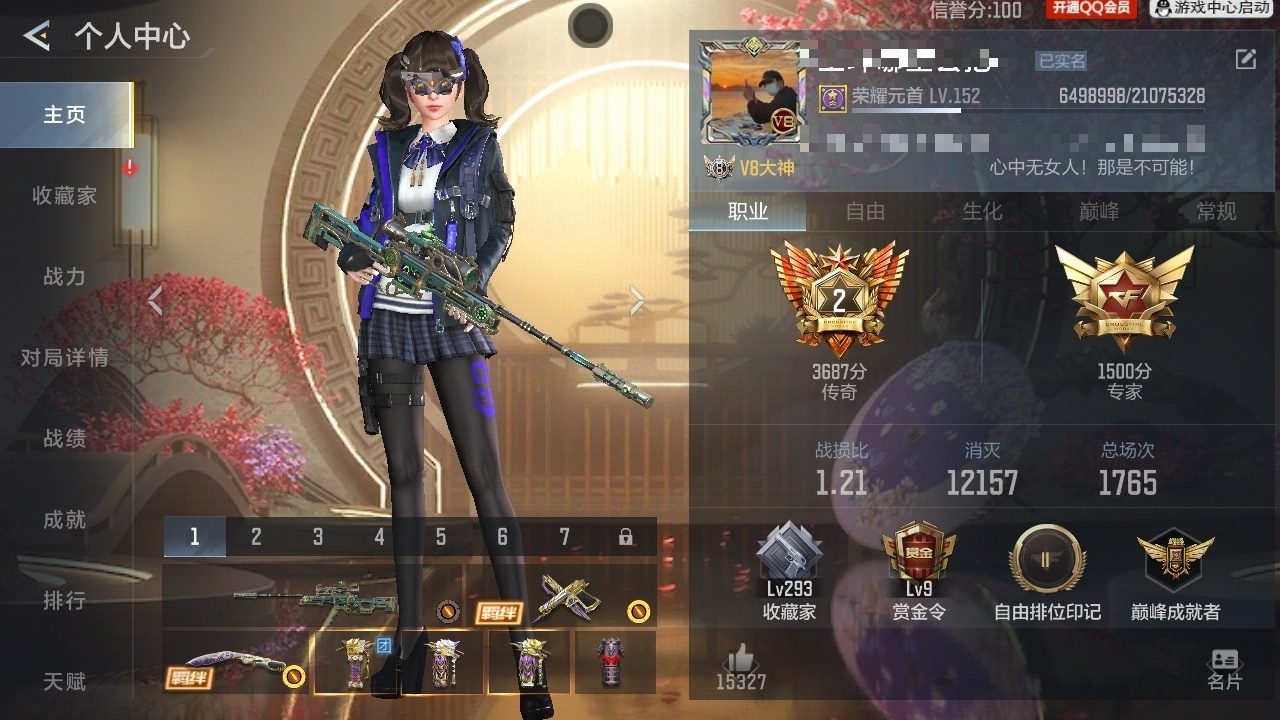Switch to the 常规 stats tab
1280x720 pixels.
1216,212
